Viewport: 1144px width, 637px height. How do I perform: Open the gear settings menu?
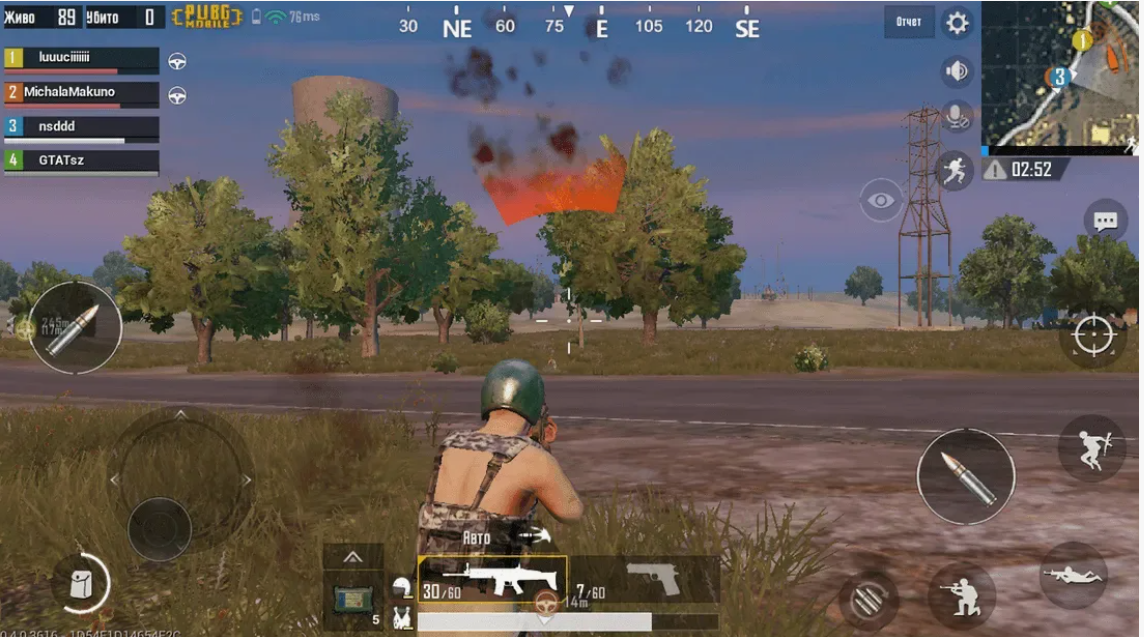pyautogui.click(x=957, y=23)
